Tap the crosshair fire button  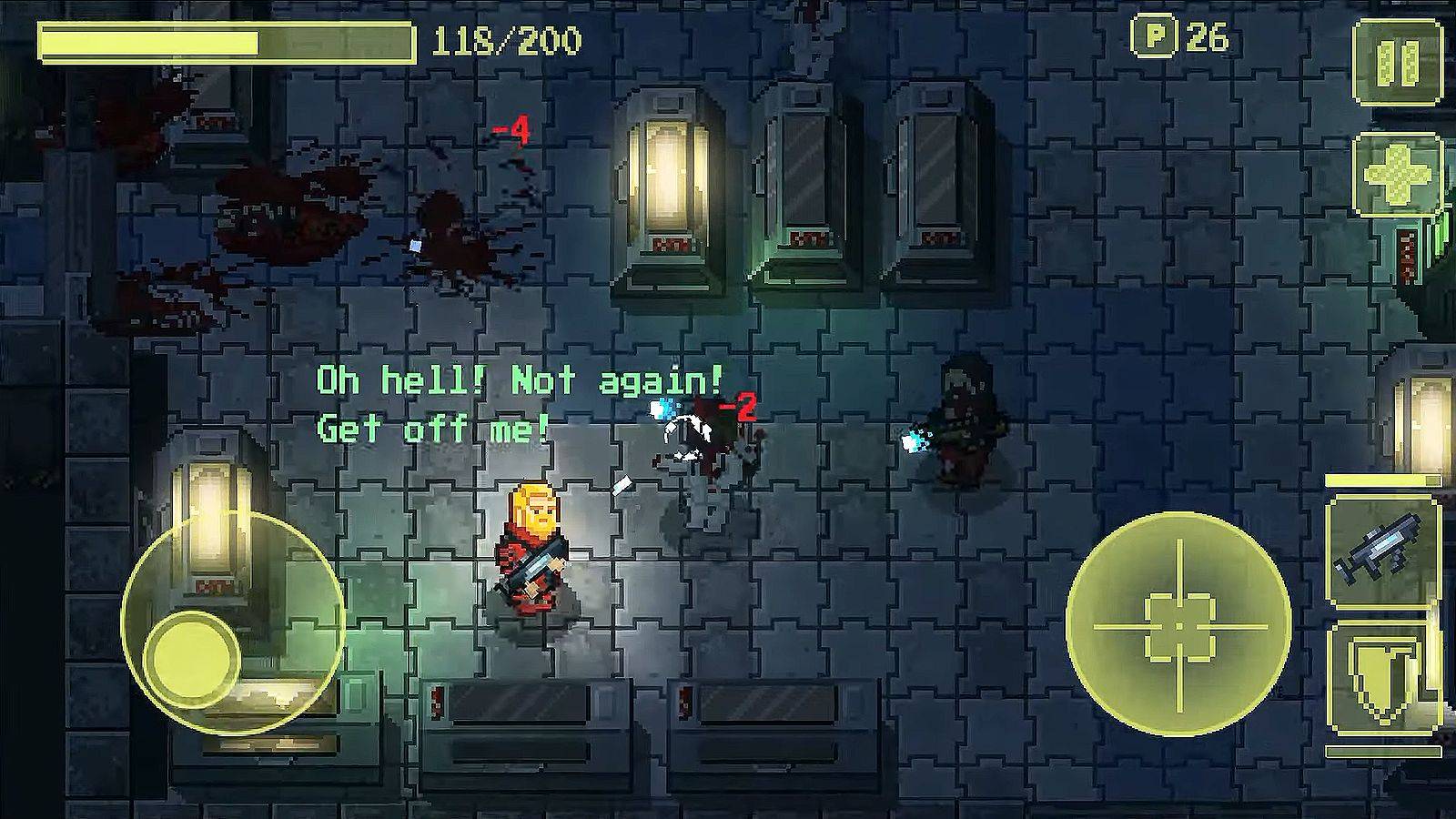tap(1178, 624)
